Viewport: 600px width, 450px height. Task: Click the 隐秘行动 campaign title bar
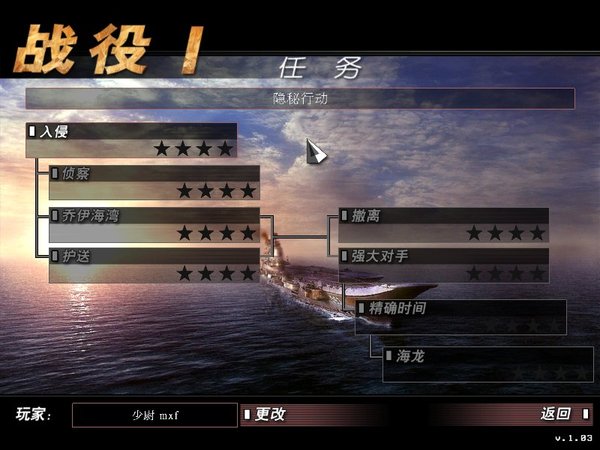tap(300, 99)
